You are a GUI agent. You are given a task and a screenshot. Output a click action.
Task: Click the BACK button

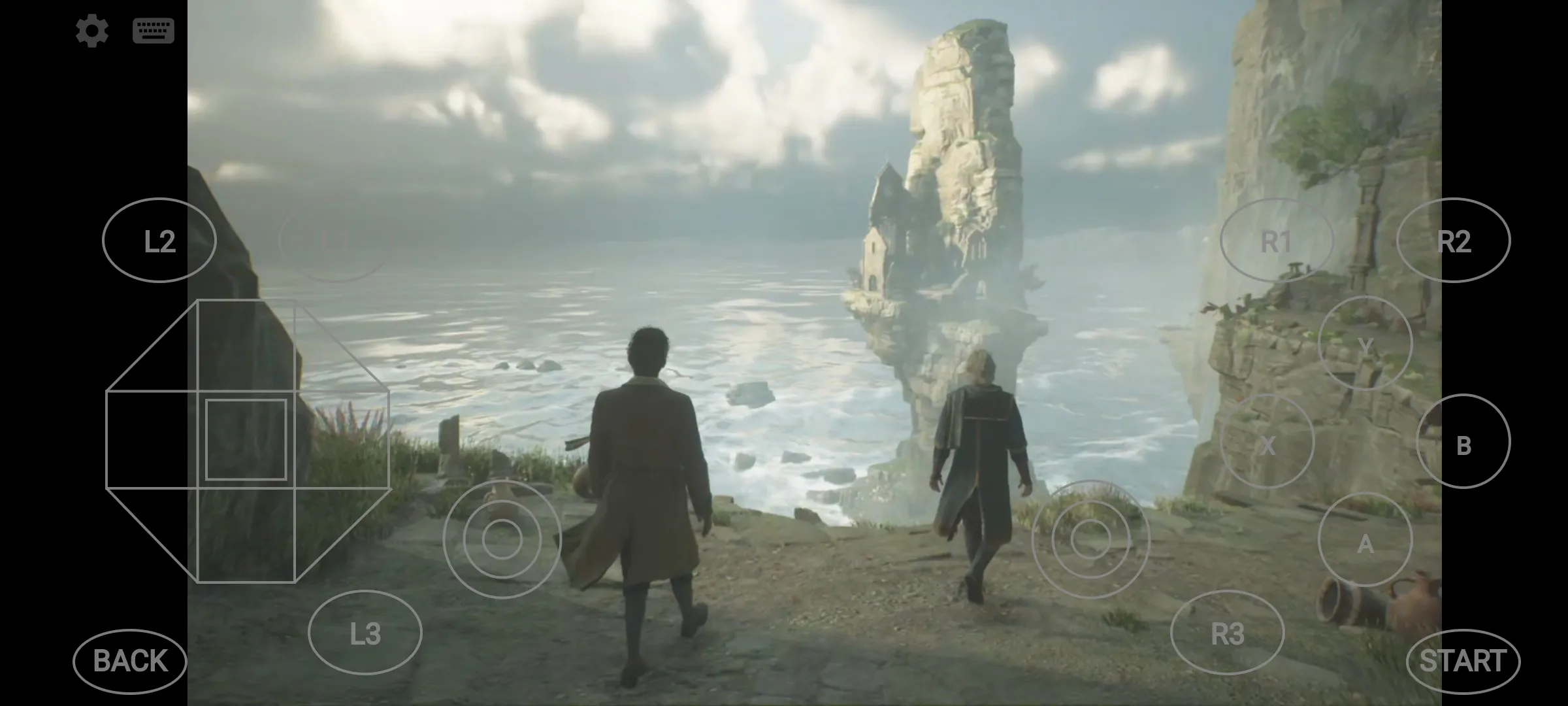pos(130,661)
